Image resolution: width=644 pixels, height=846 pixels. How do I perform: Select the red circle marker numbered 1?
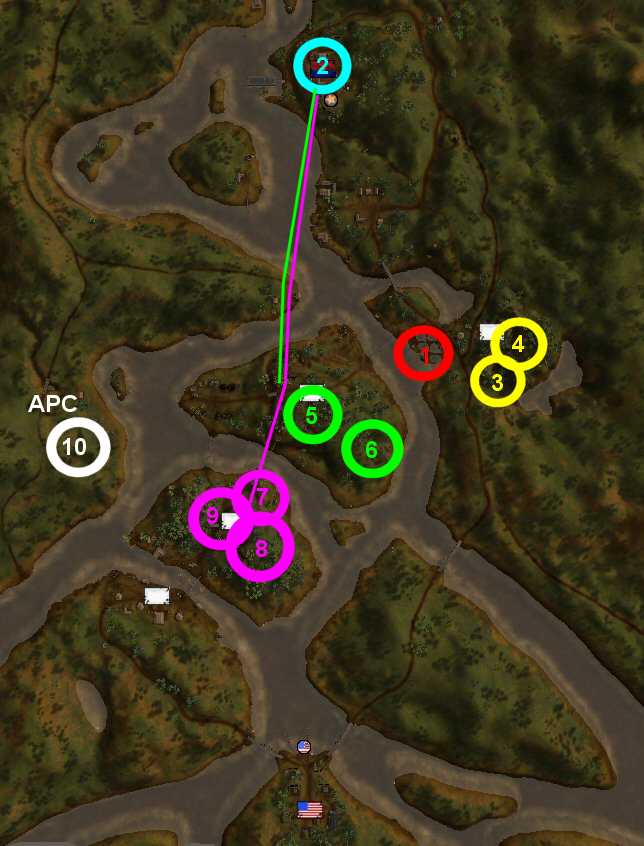[x=423, y=353]
